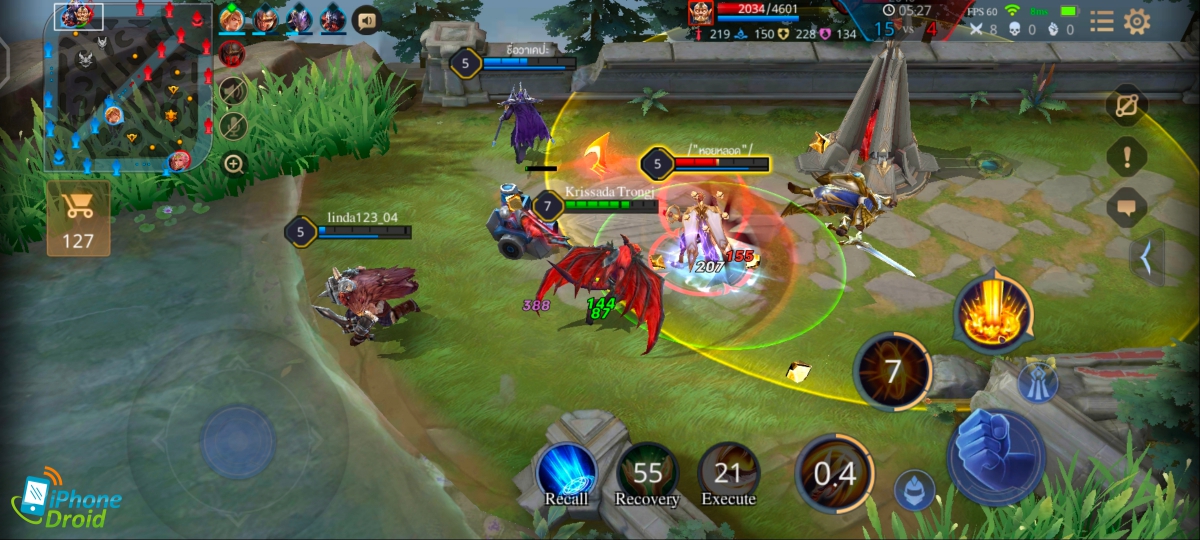Select the blonde teammate portrait

pyautogui.click(x=232, y=19)
